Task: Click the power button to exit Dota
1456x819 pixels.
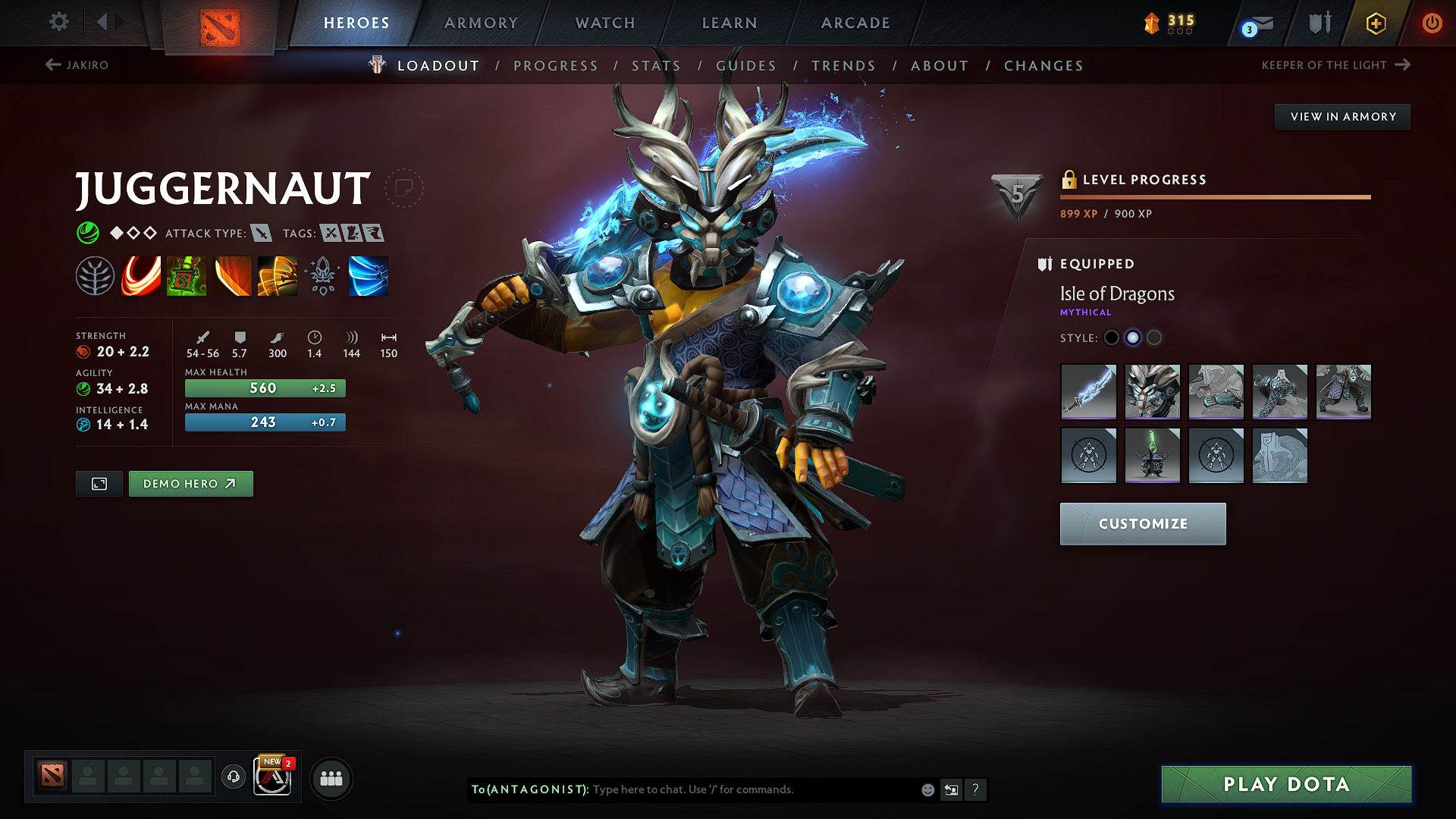Action: (1432, 23)
